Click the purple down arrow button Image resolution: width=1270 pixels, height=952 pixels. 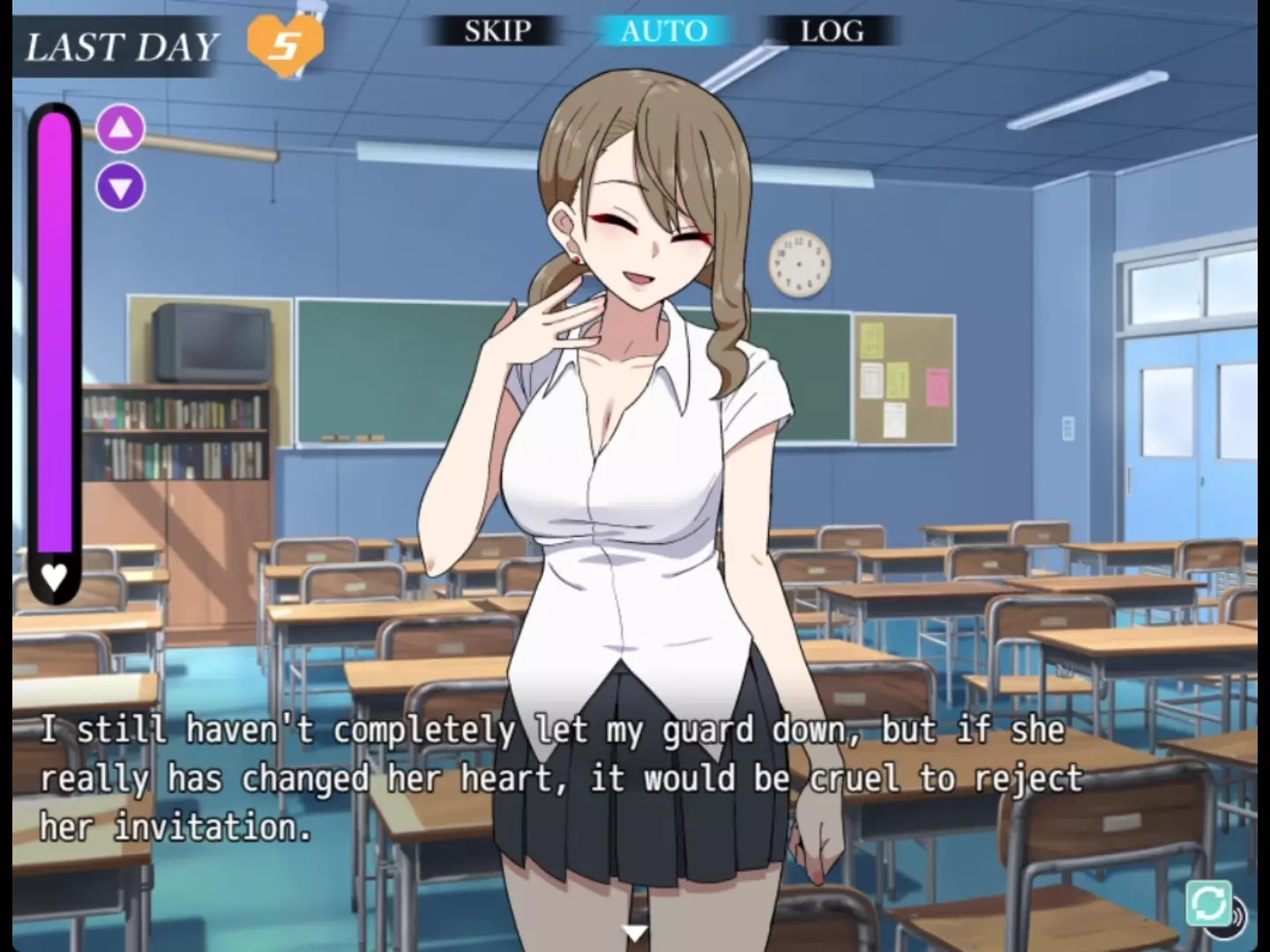(121, 187)
